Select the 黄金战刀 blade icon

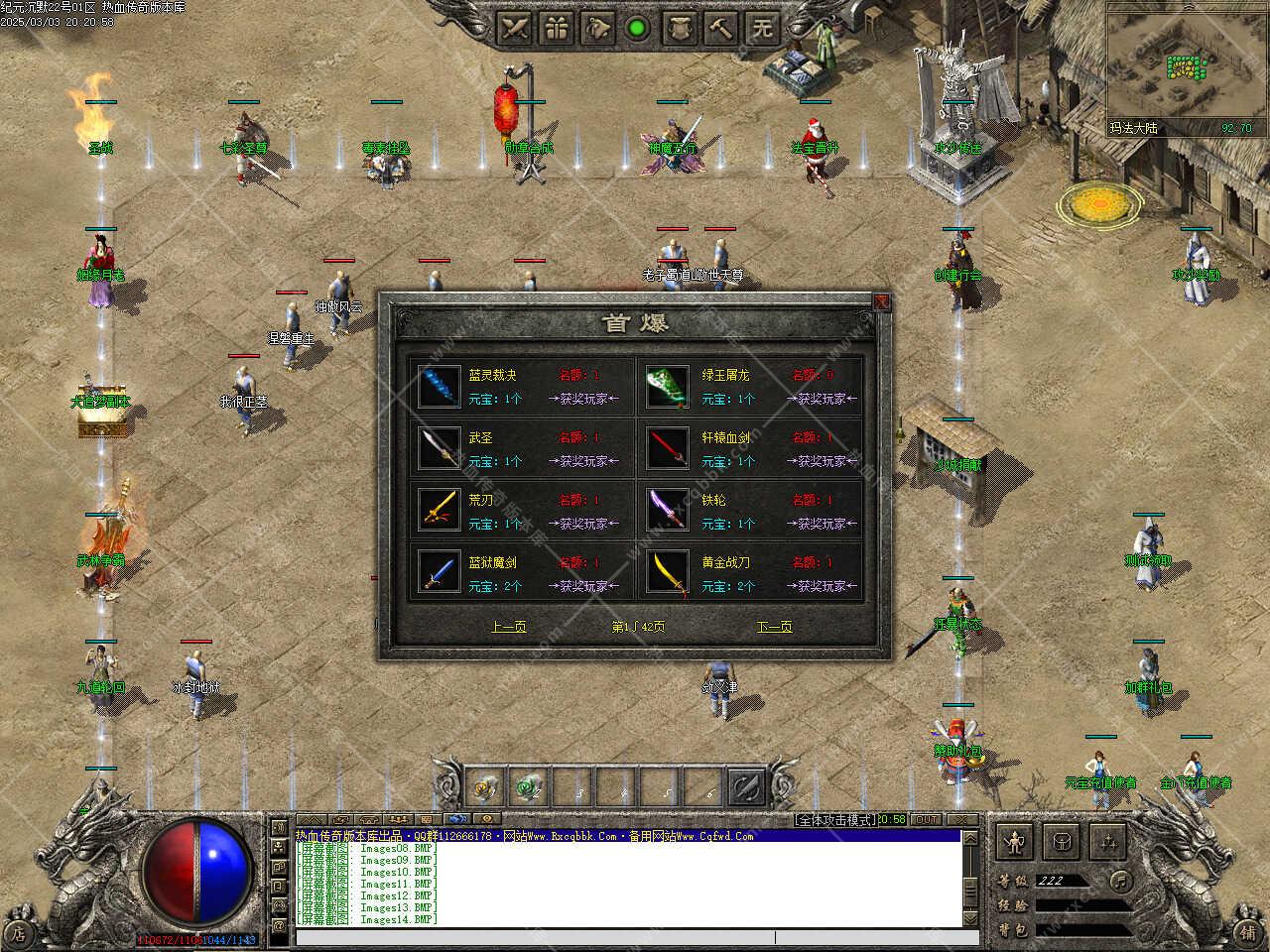click(x=667, y=573)
